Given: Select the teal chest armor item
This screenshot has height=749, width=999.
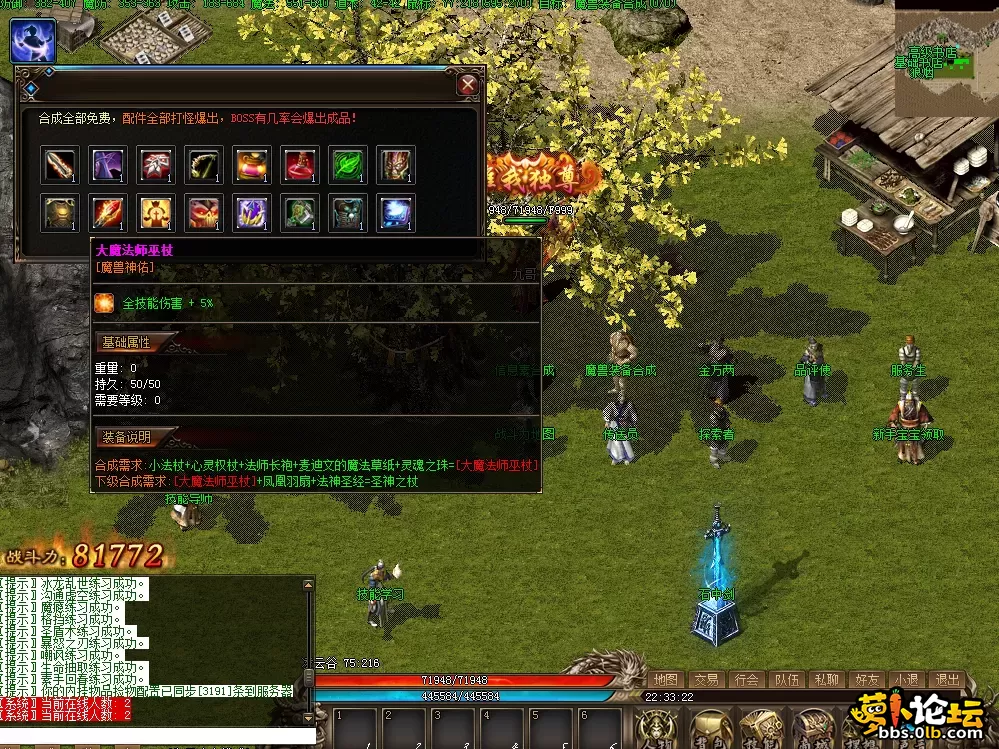Looking at the screenshot, I should point(348,213).
